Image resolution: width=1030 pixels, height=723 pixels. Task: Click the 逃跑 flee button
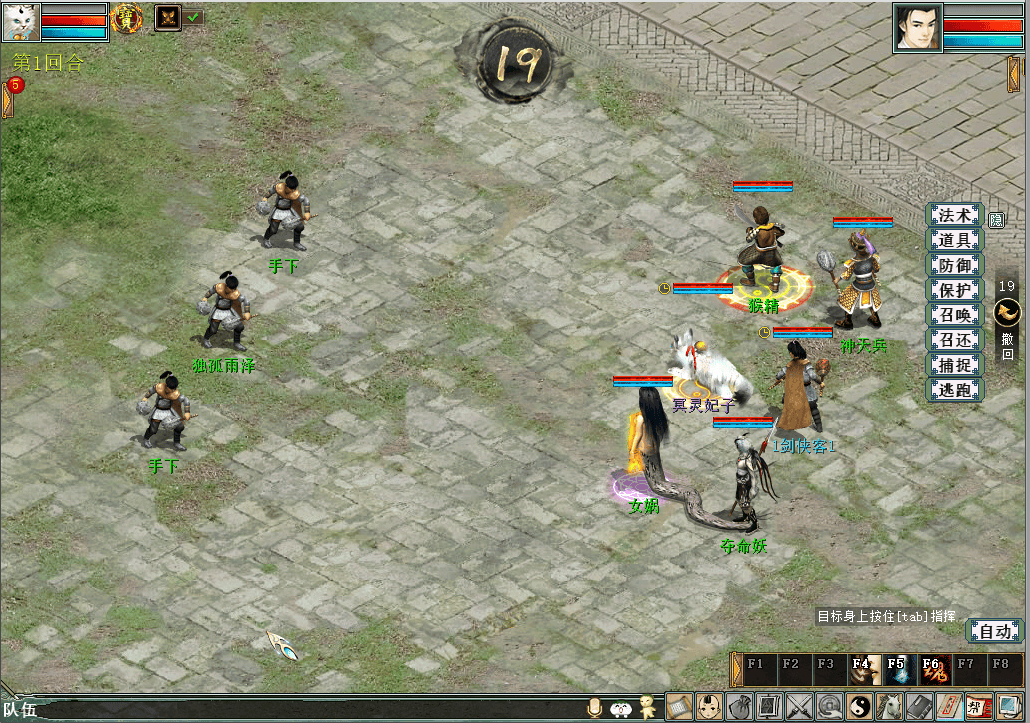point(954,390)
